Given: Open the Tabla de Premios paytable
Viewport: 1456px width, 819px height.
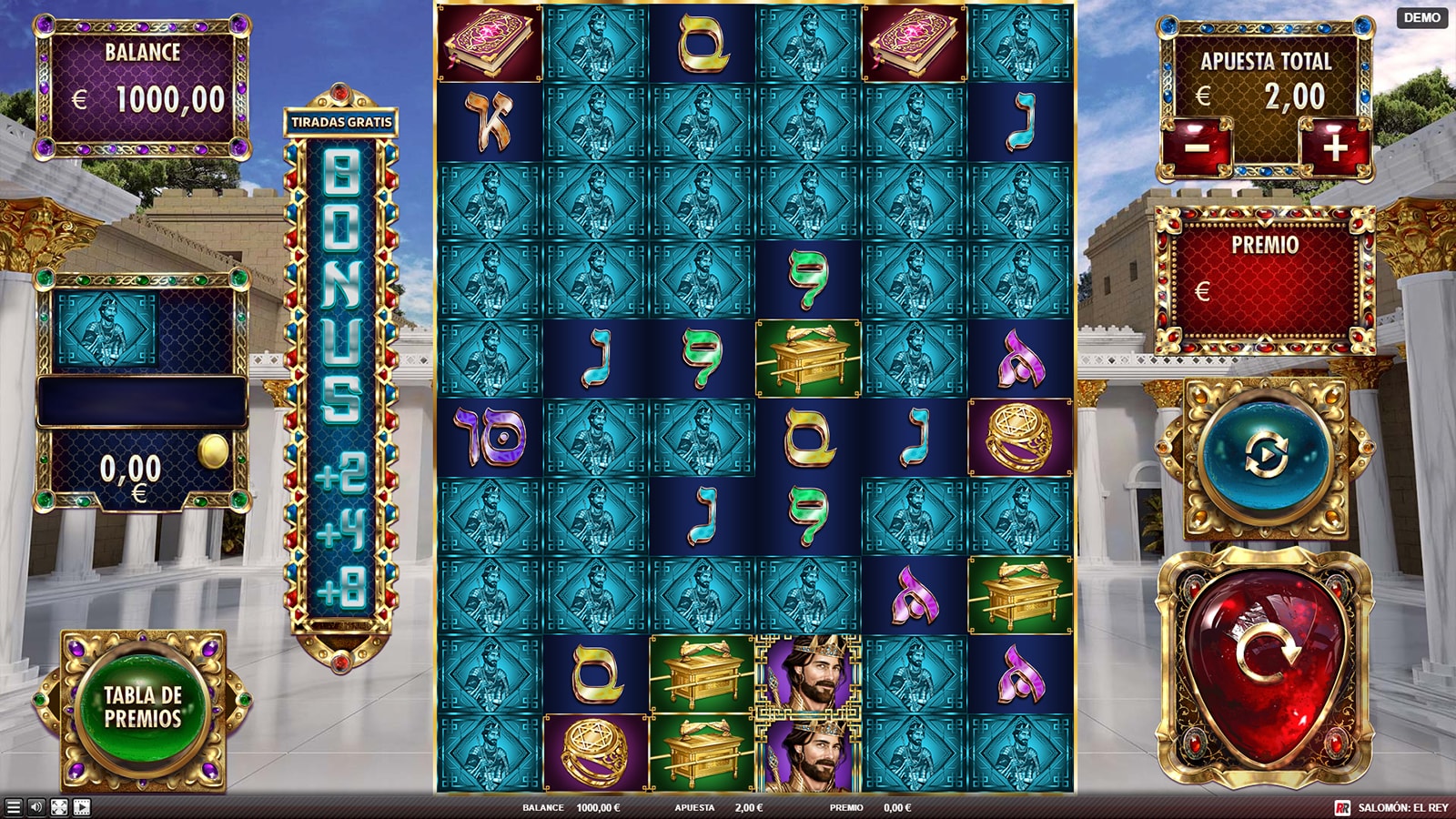Looking at the screenshot, I should pyautogui.click(x=143, y=707).
